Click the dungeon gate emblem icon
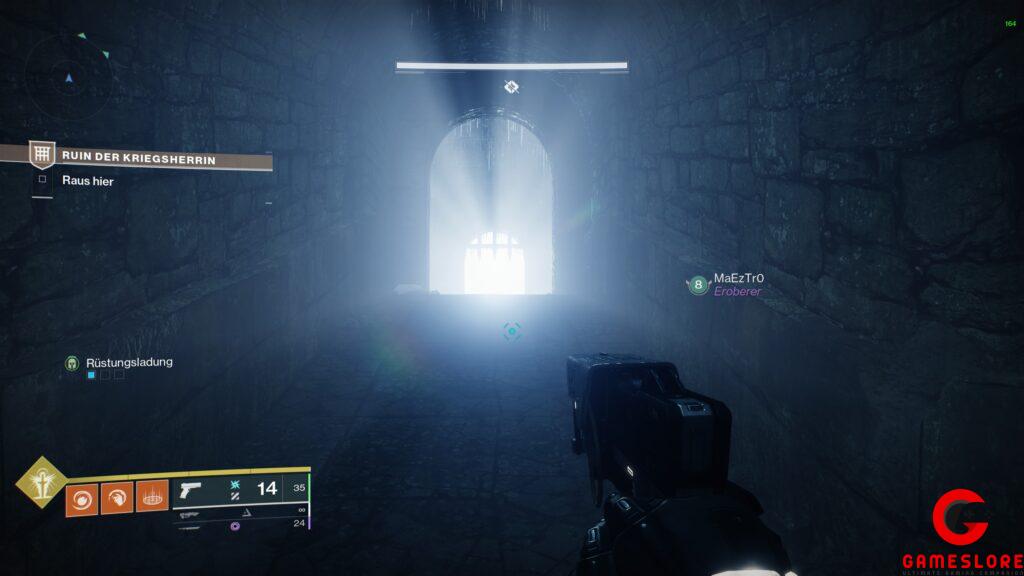This screenshot has height=576, width=1024. click(41, 154)
